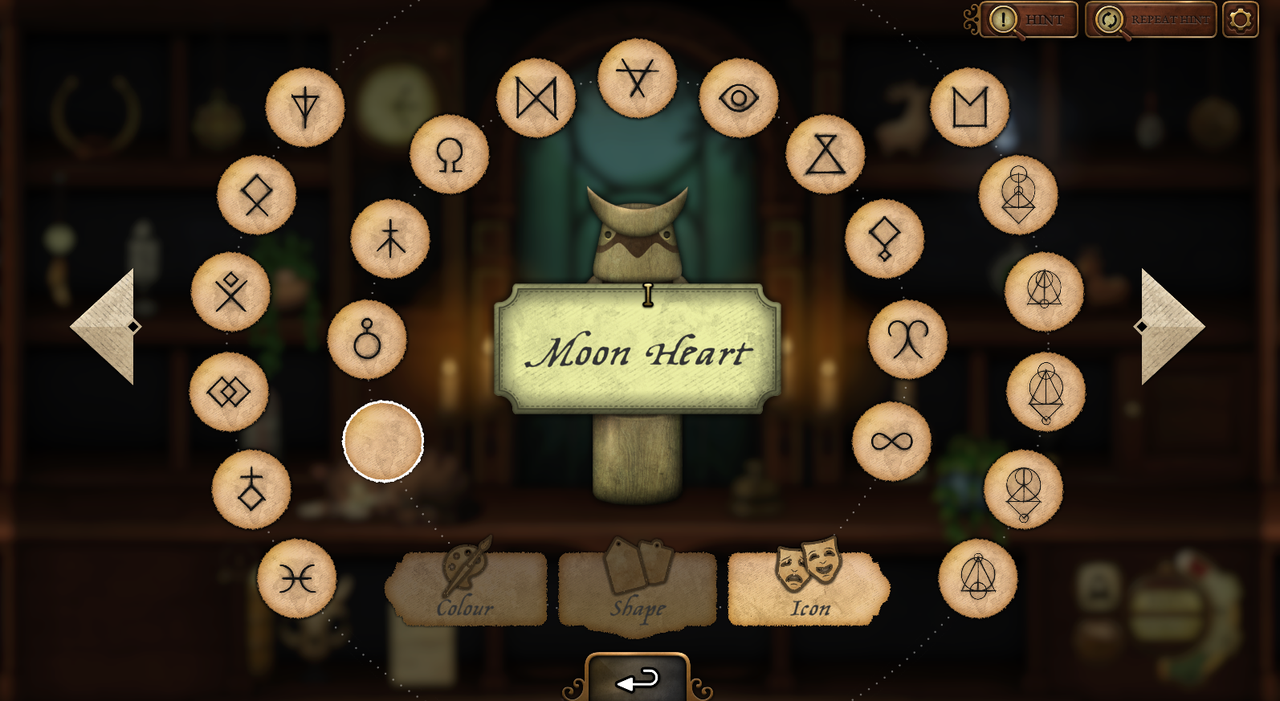Screen dimensions: 1280x701
Task: Click the right arrow to browse next
Action: pyautogui.click(x=1172, y=326)
